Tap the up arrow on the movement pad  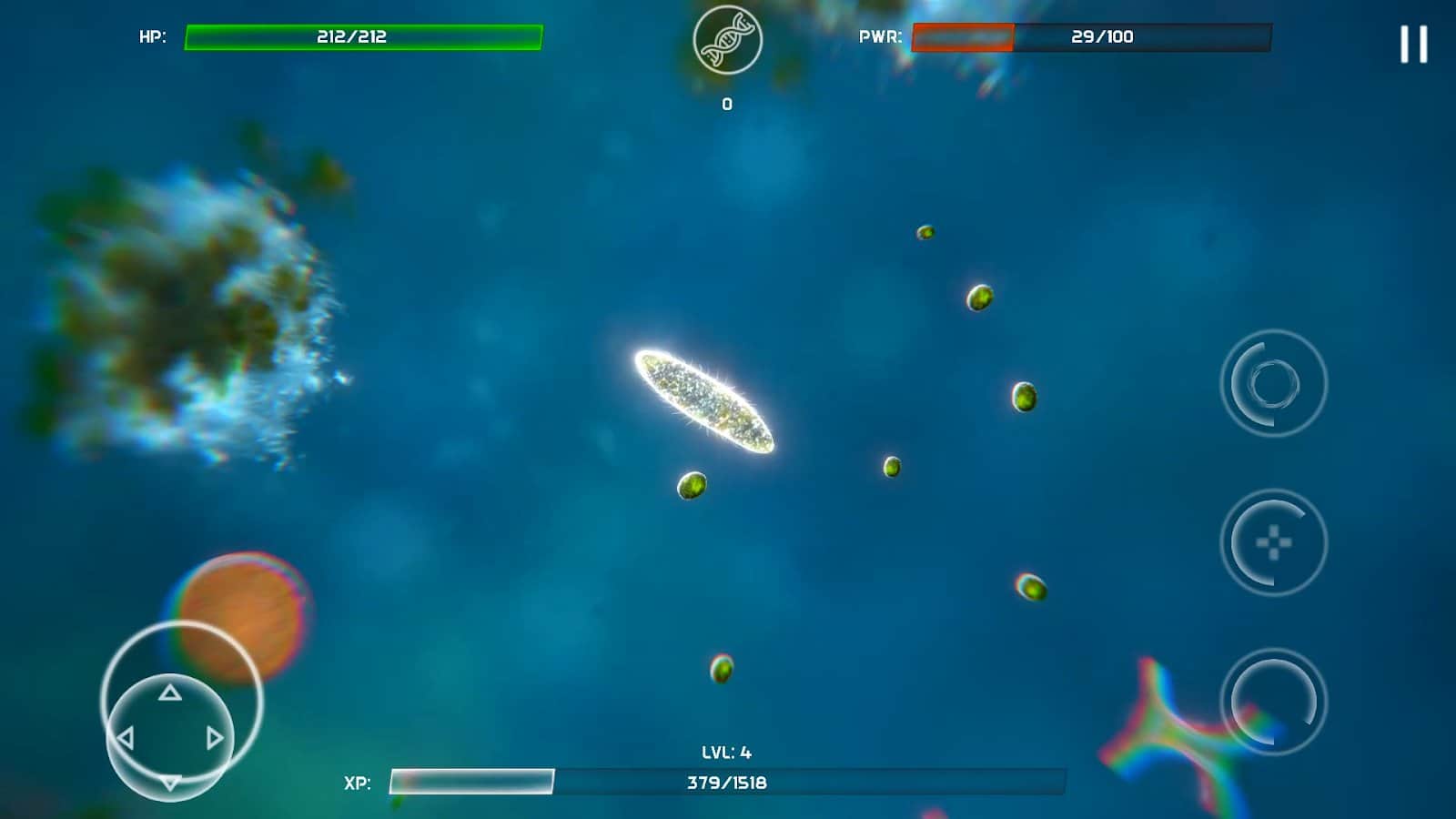click(x=168, y=693)
